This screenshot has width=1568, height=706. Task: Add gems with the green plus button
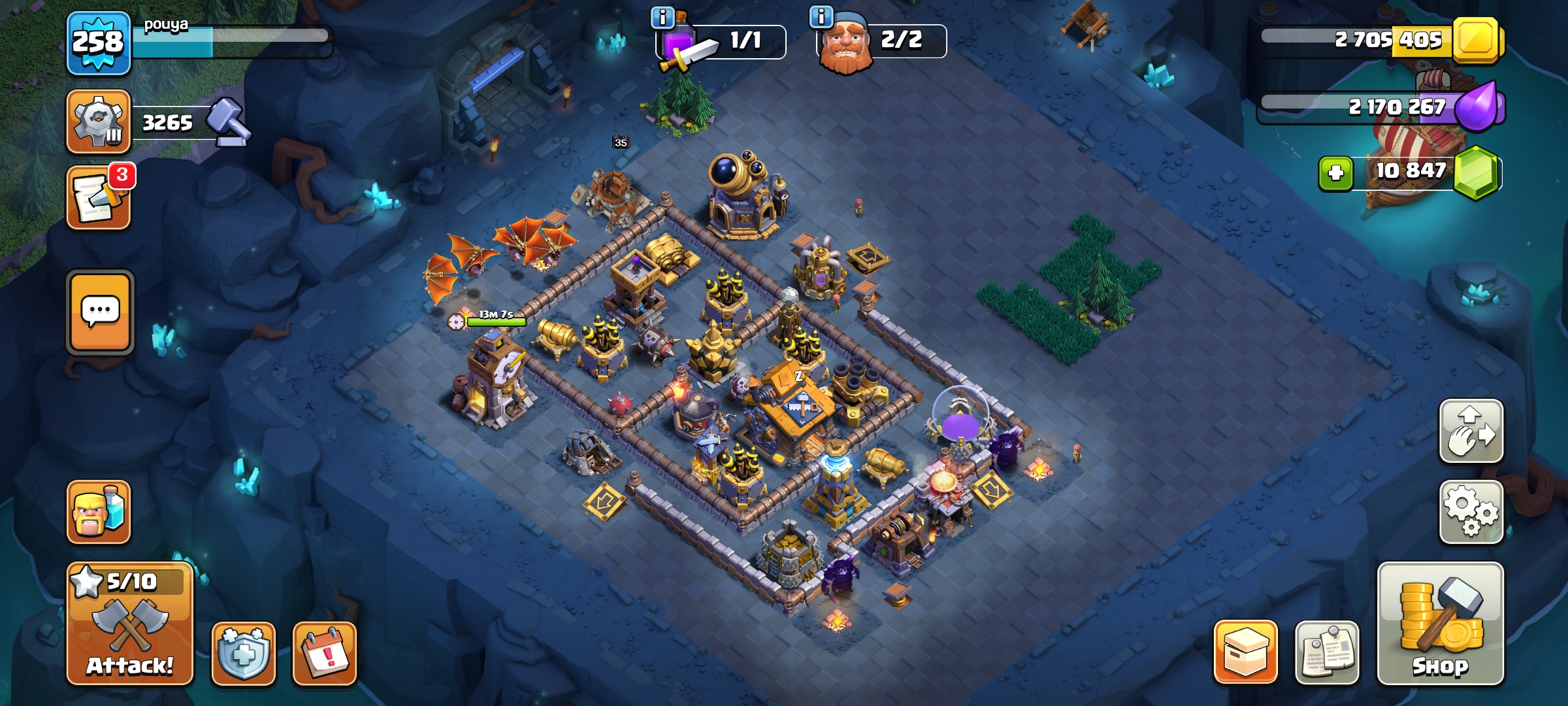tap(1335, 173)
